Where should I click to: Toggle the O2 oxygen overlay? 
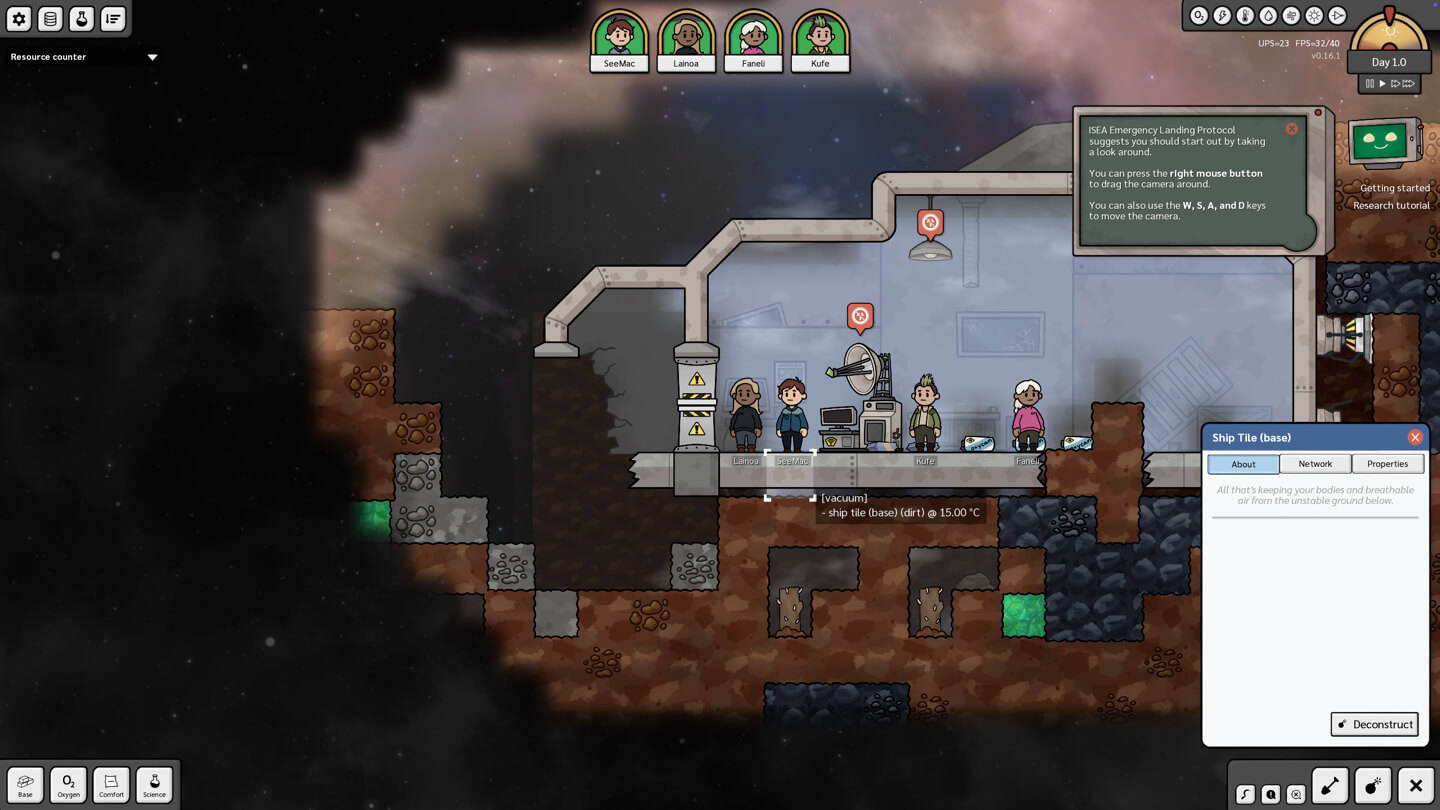pos(1198,16)
